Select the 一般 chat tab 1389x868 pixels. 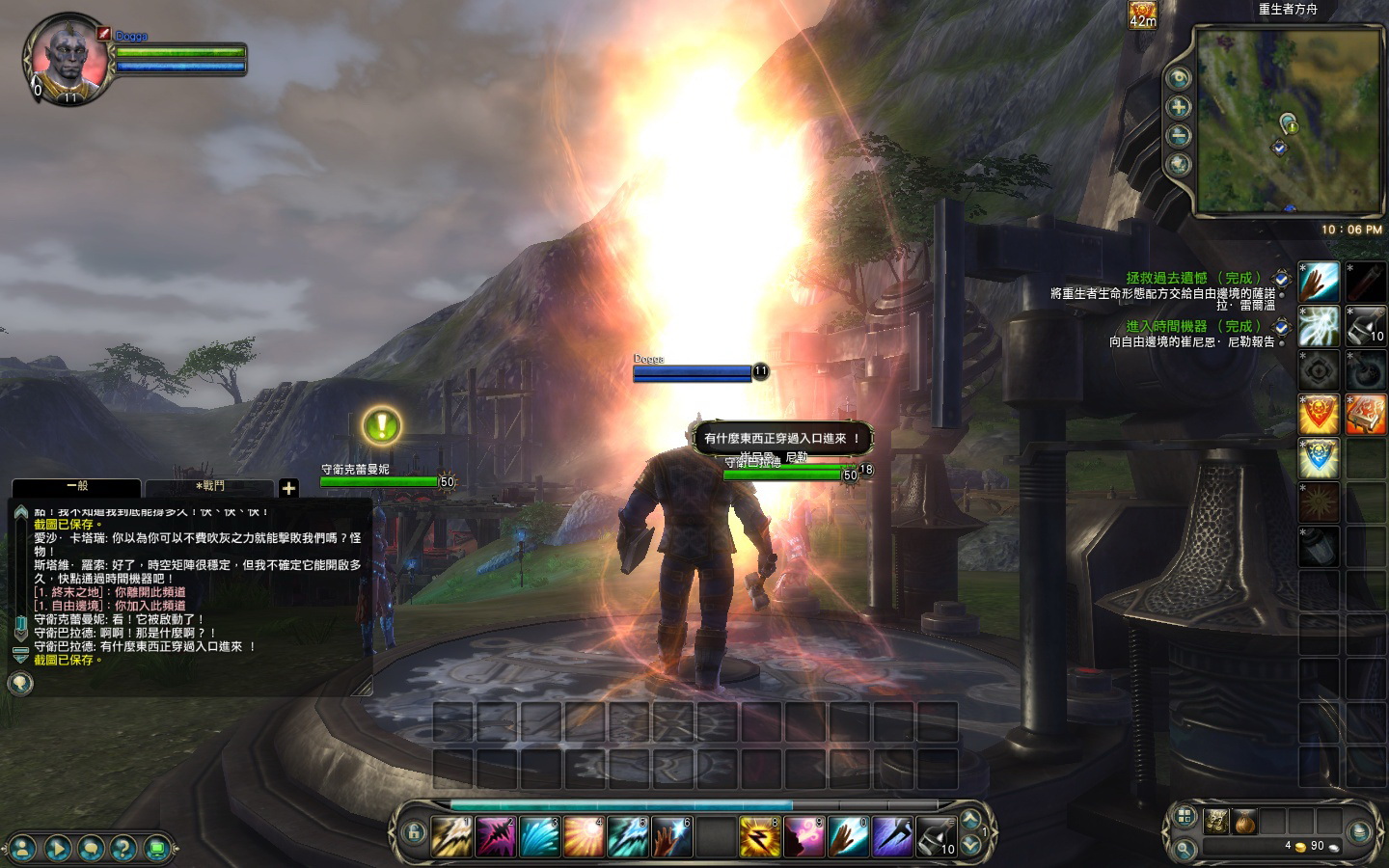[77, 487]
